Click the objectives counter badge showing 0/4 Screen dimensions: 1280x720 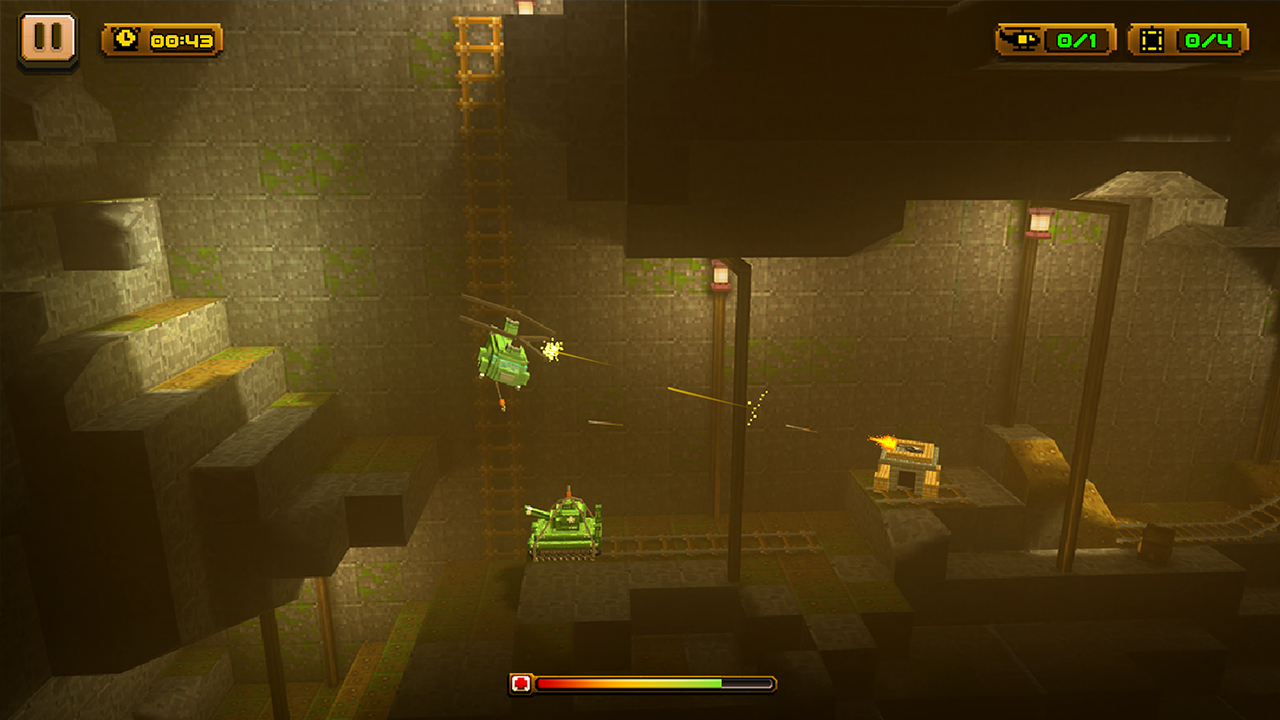1185,40
